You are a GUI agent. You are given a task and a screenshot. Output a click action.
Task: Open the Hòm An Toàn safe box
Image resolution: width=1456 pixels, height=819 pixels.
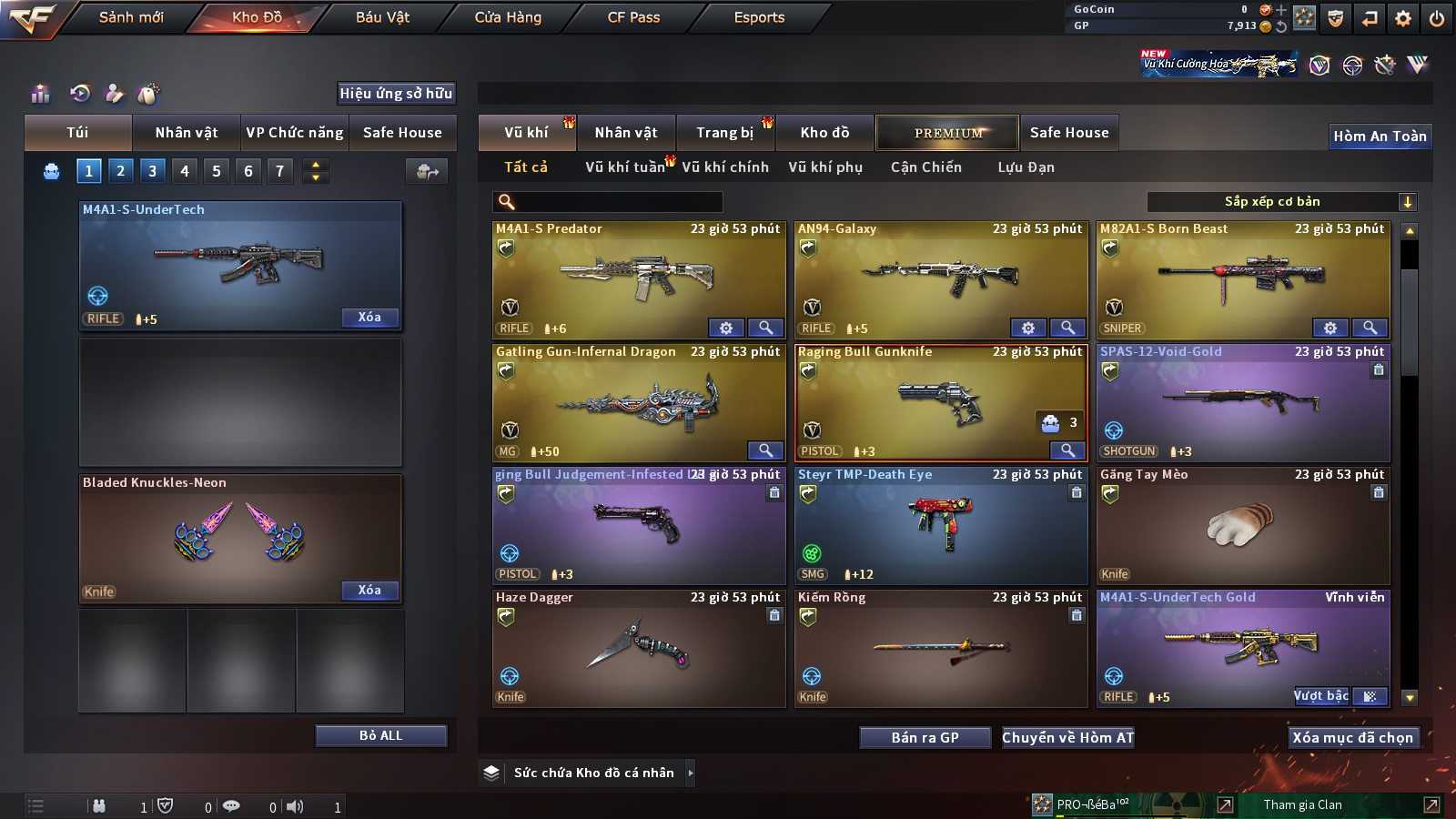tap(1380, 136)
